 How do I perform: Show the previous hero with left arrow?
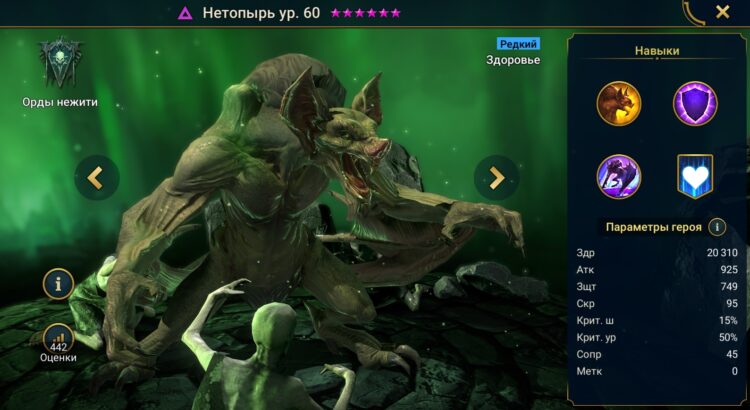96,178
